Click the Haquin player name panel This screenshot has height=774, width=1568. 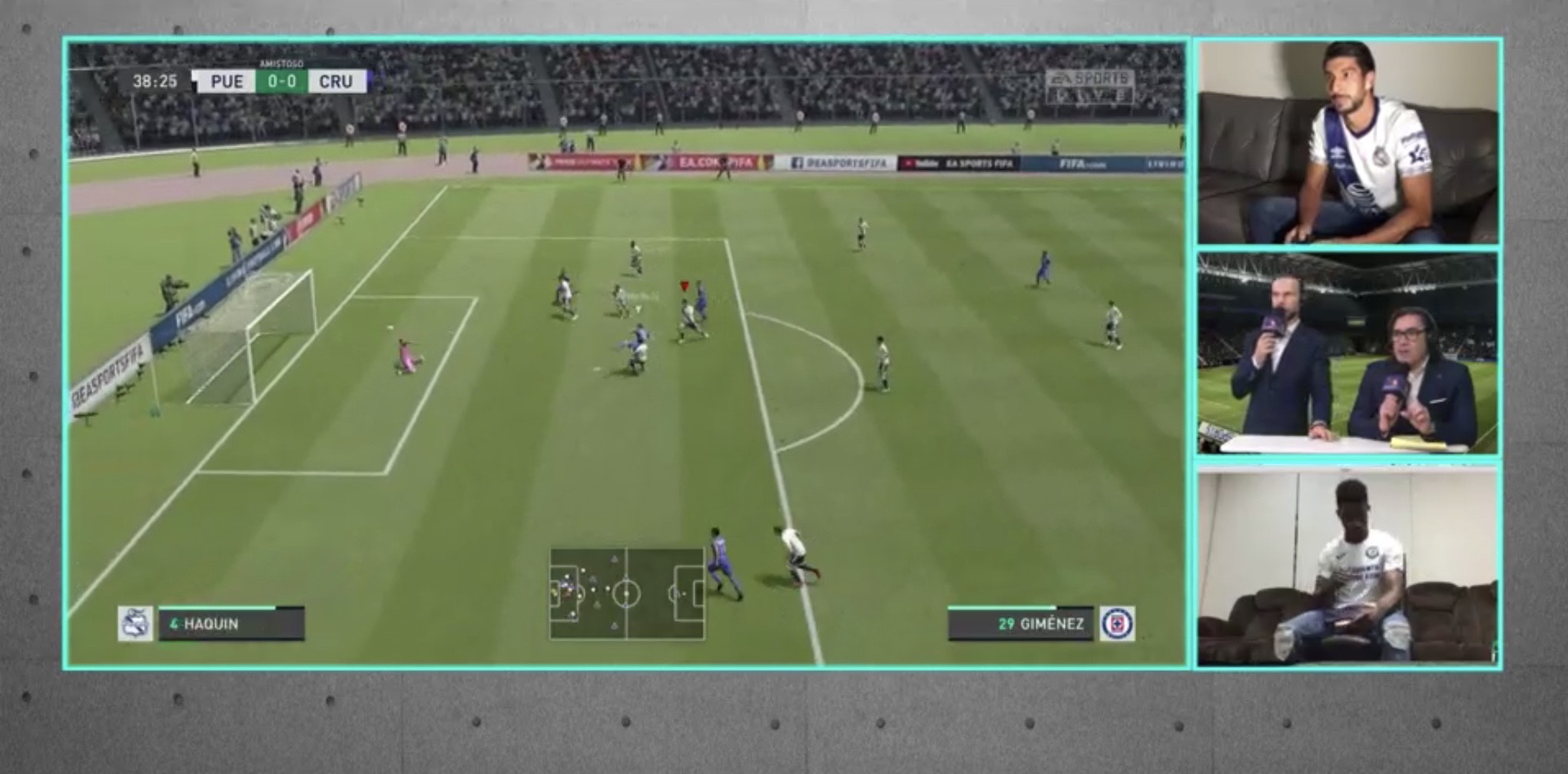(231, 623)
